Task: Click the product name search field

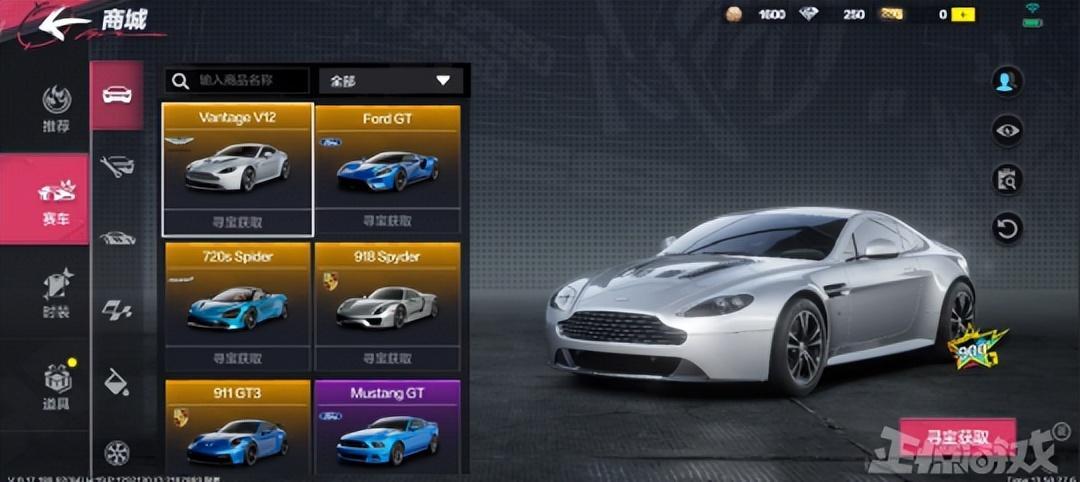Action: click(238, 80)
